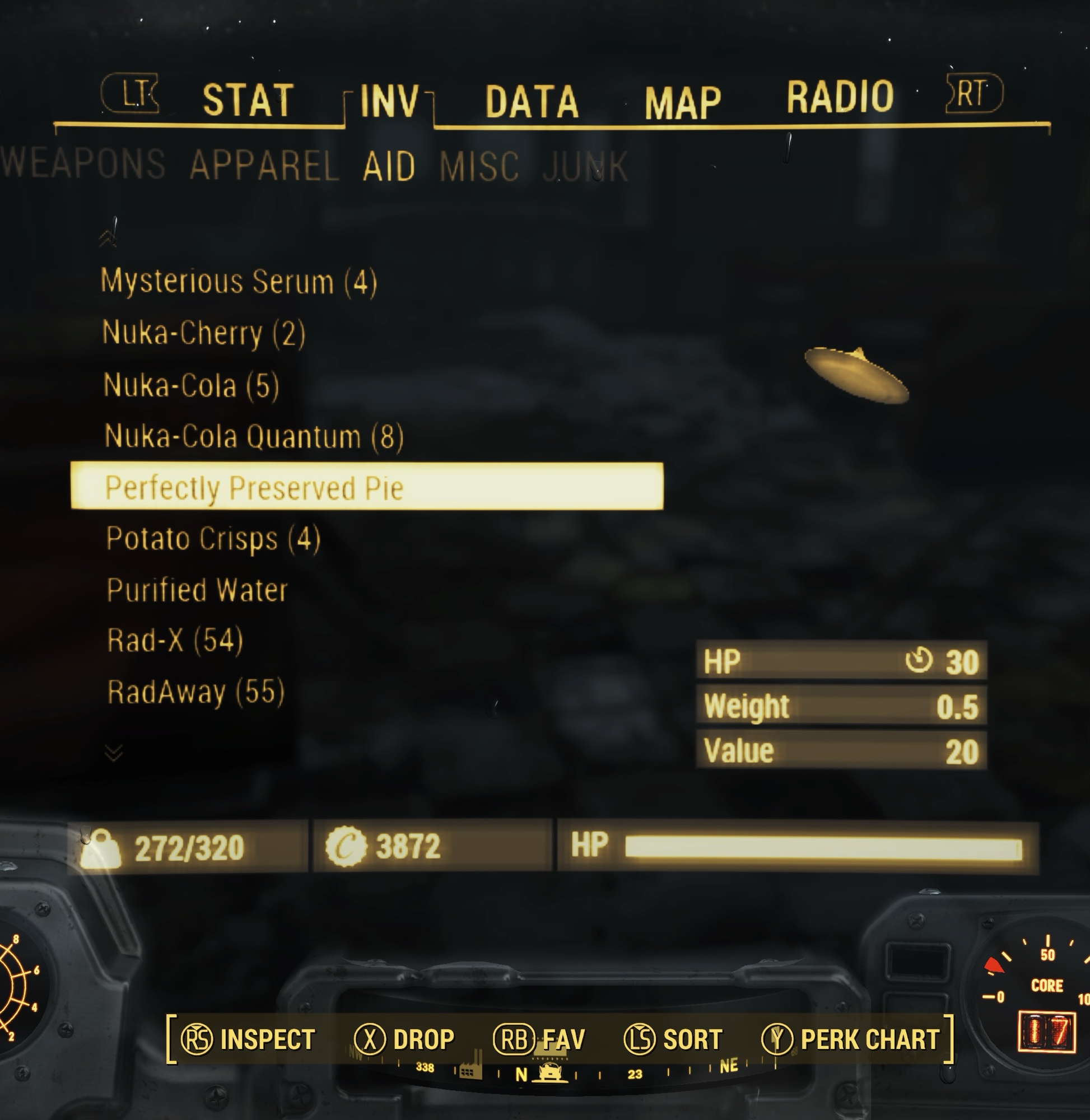Open the JUNK category

tap(585, 166)
